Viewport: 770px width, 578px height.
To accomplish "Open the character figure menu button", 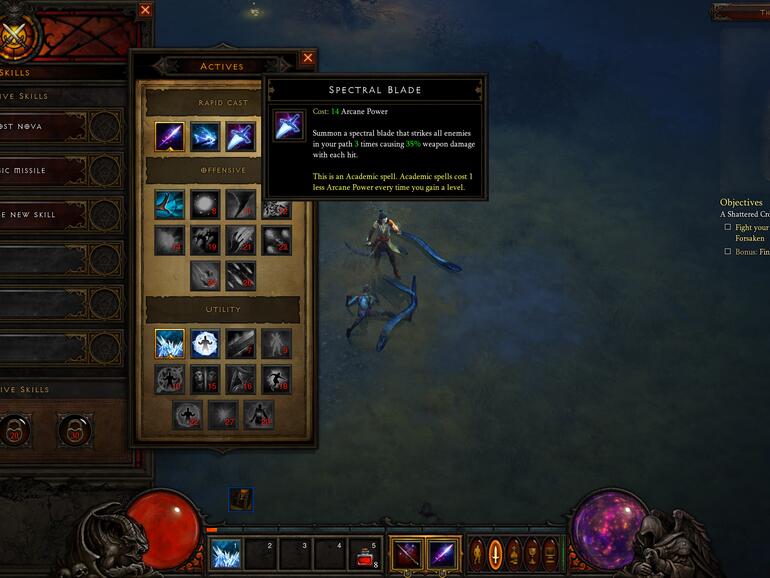I will pyautogui.click(x=477, y=553).
